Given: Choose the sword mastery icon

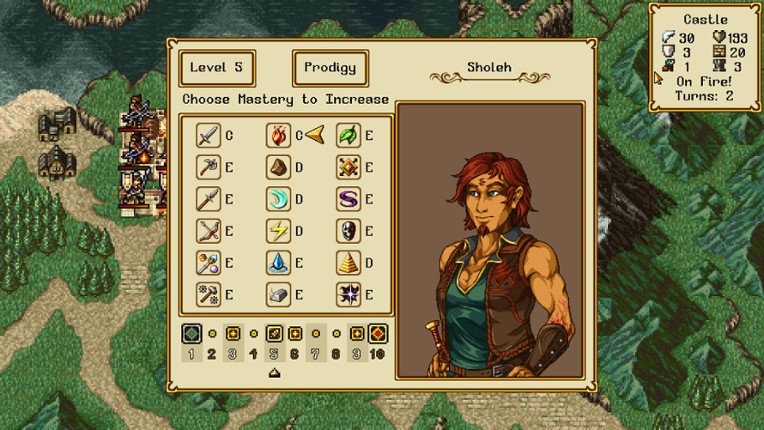Looking at the screenshot, I should click(x=208, y=135).
